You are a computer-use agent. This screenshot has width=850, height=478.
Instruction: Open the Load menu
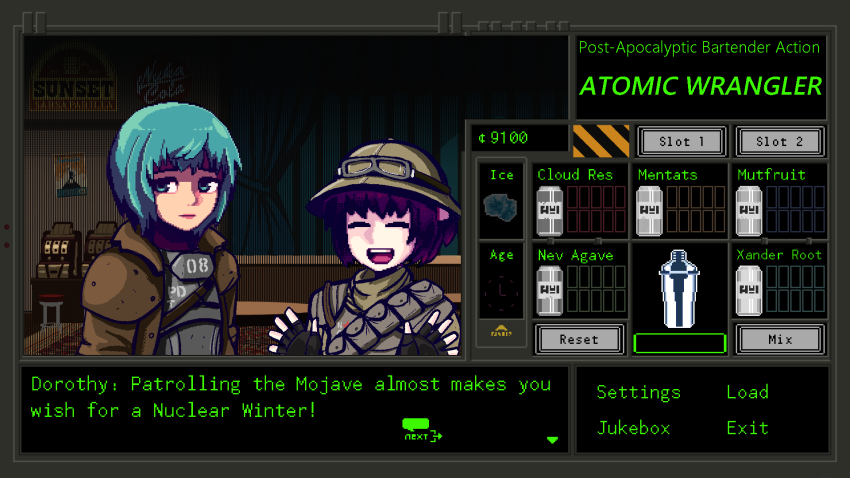click(747, 392)
